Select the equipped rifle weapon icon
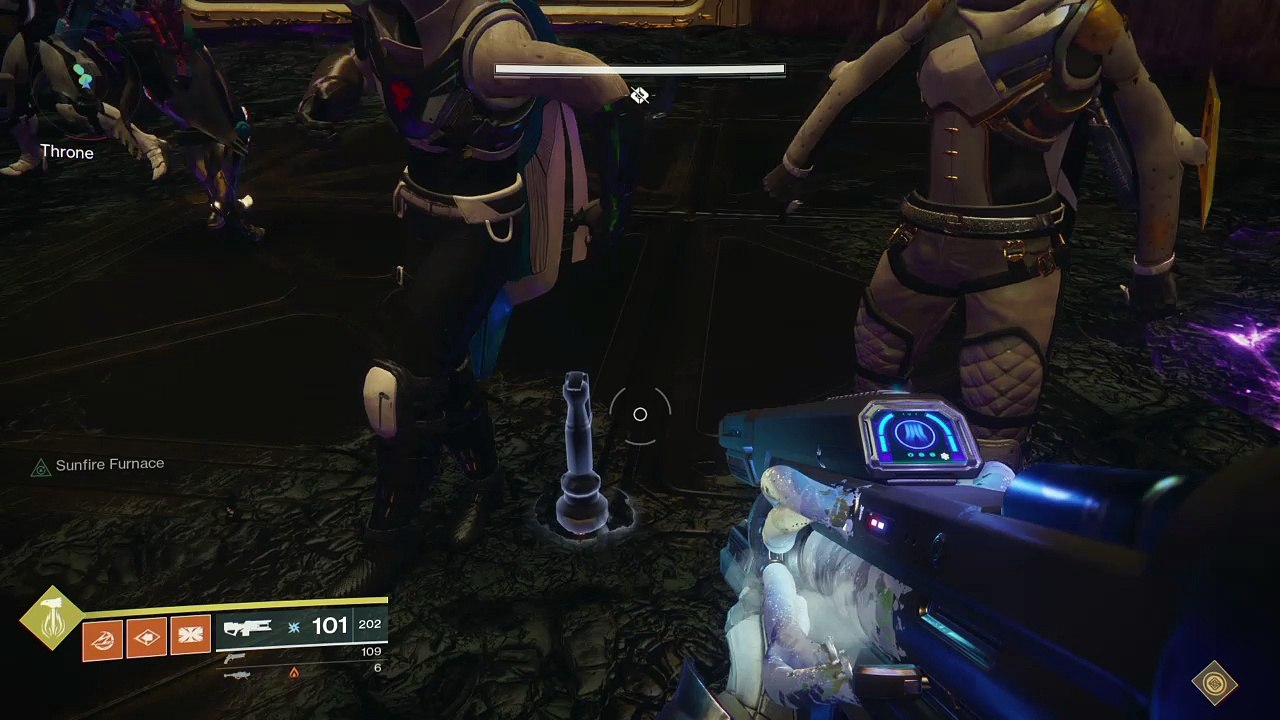Screen dimensions: 1280x720 pos(247,628)
